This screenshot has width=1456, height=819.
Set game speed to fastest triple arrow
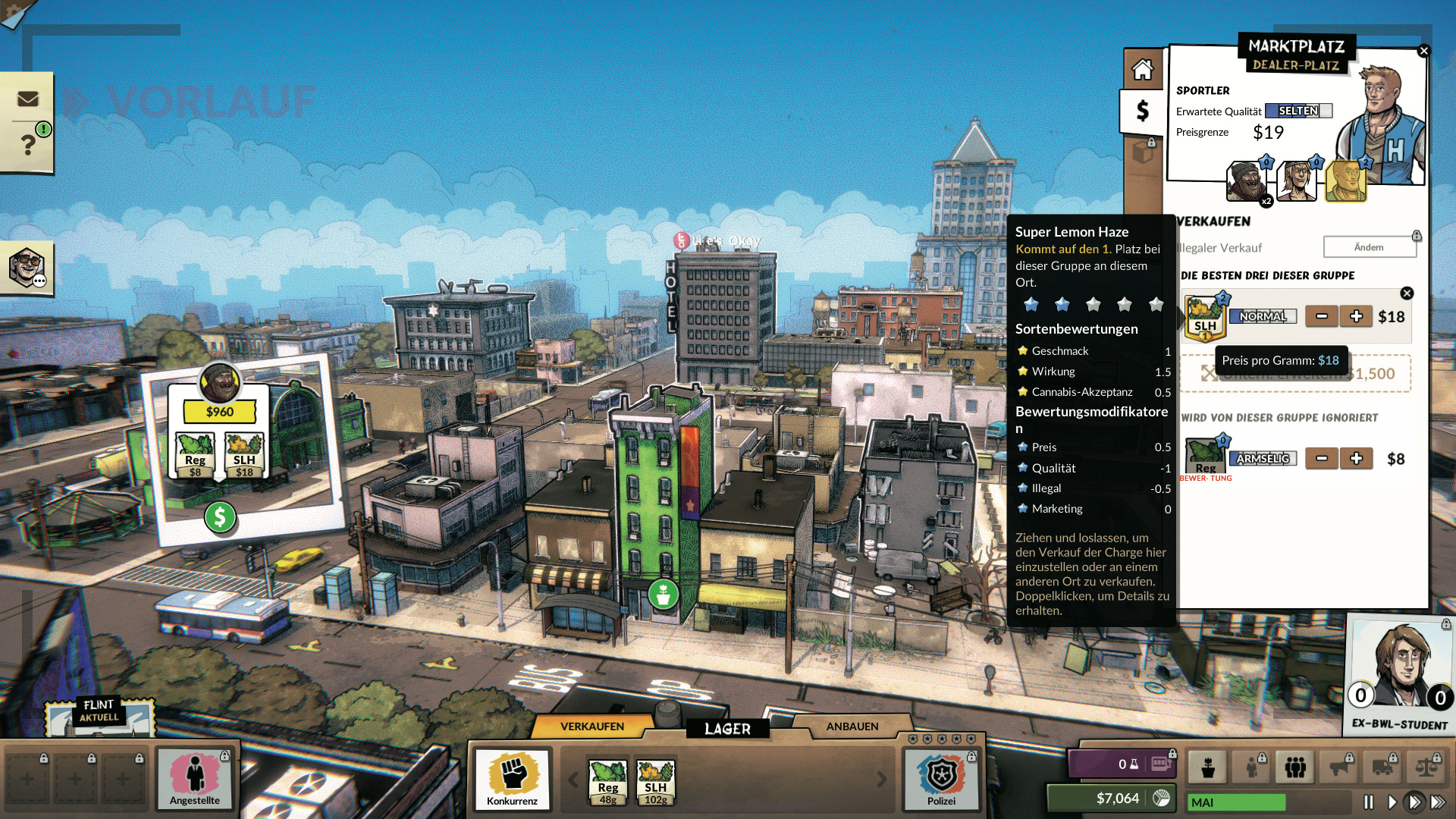point(1438,802)
